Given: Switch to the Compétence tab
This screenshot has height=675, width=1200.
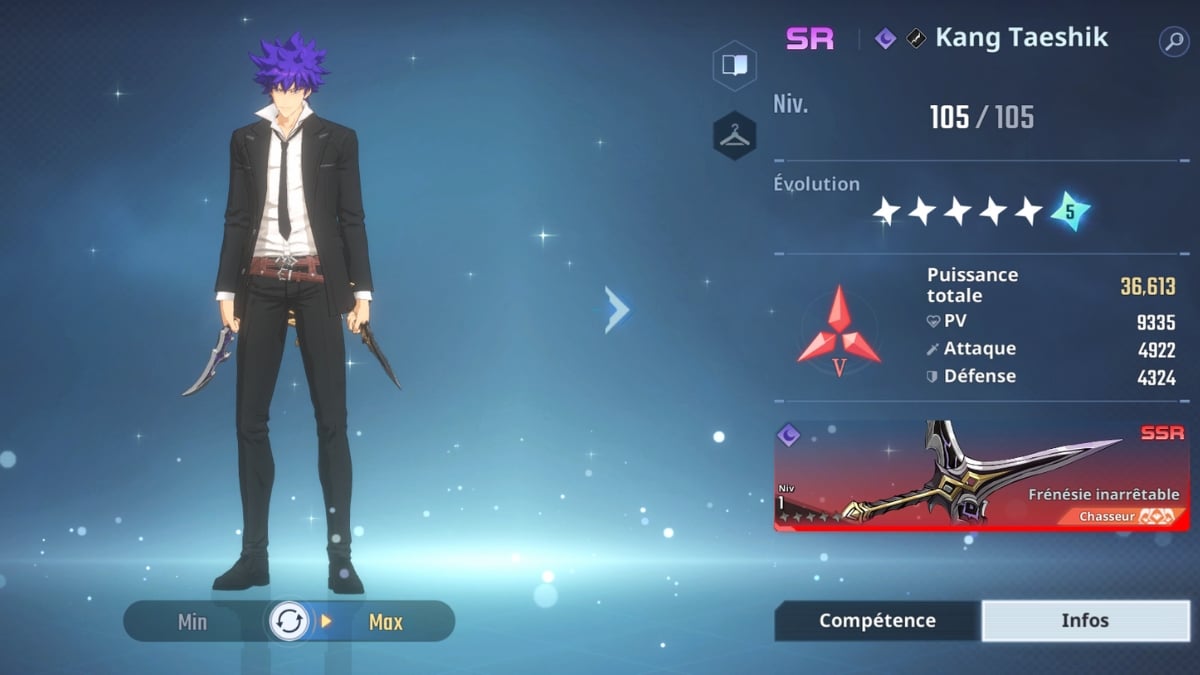Looking at the screenshot, I should point(877,621).
